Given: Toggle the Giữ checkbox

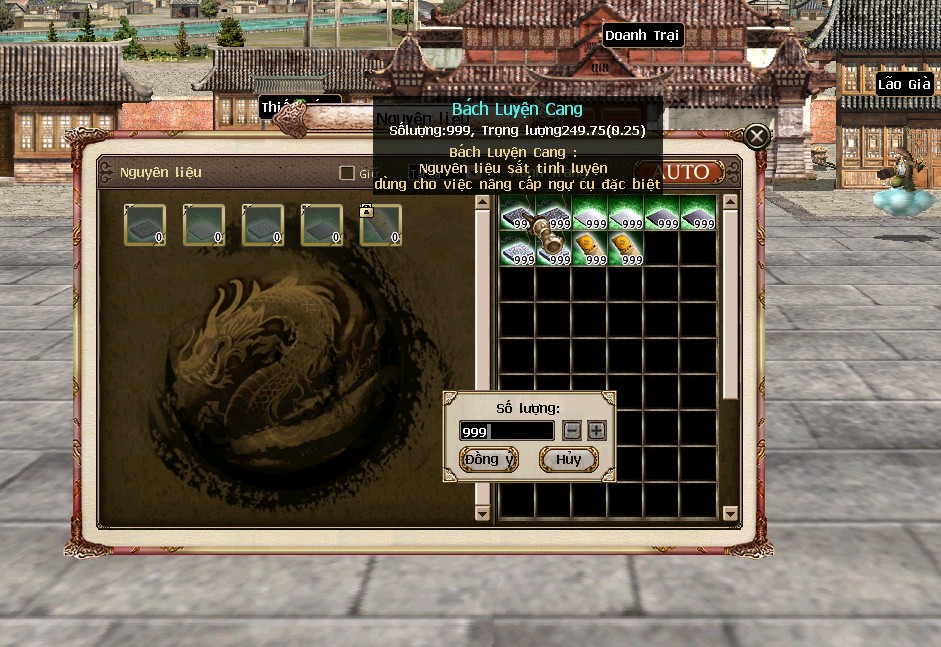Looking at the screenshot, I should [x=347, y=173].
